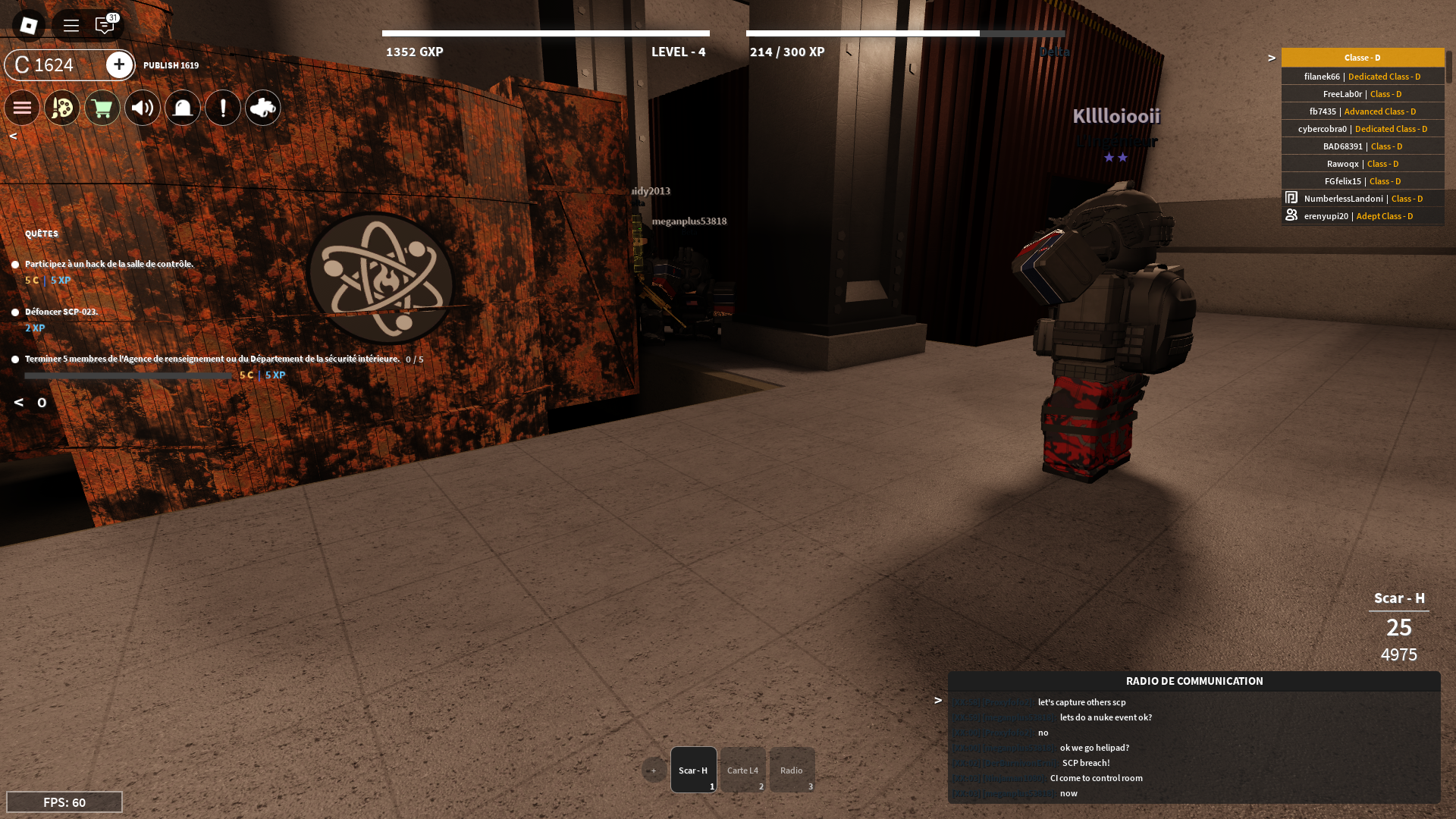Click the speaker sound icon
This screenshot has height=819, width=1456.
click(142, 108)
